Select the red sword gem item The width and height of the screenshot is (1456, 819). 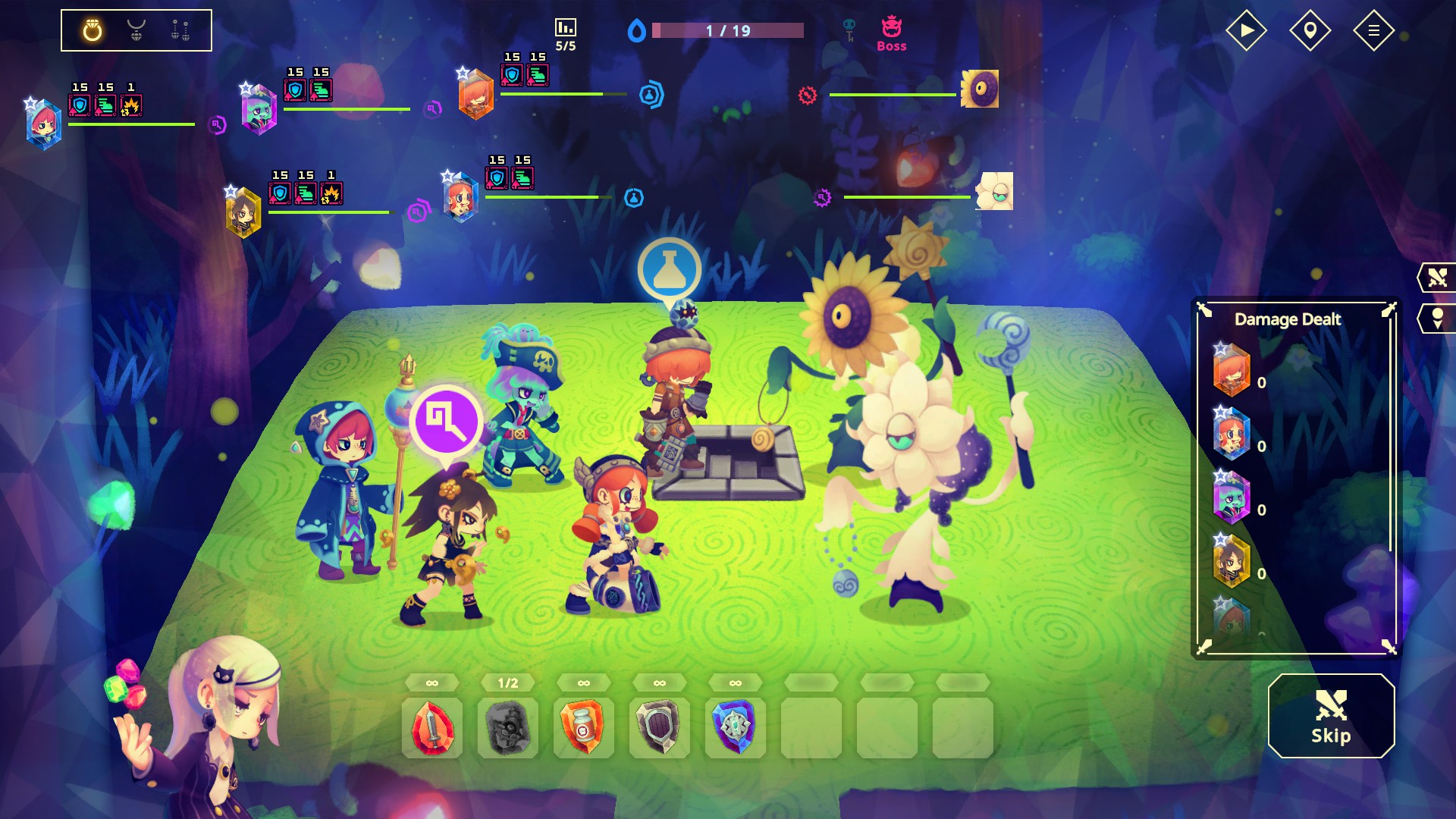pos(432,728)
